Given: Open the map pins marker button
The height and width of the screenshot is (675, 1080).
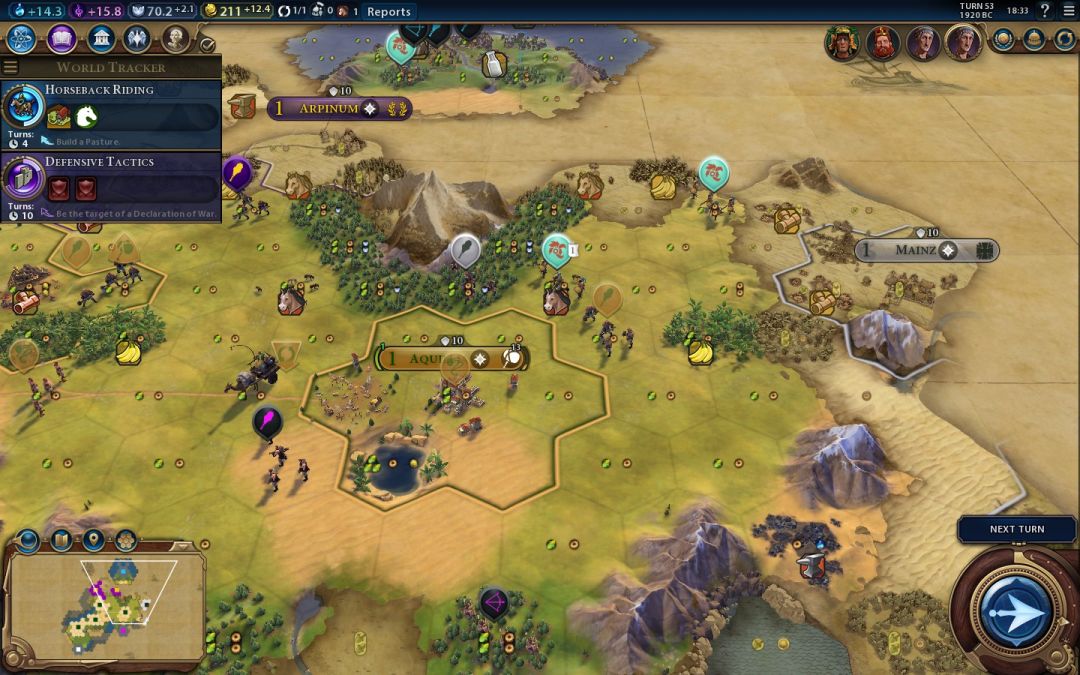Looking at the screenshot, I should pyautogui.click(x=93, y=541).
